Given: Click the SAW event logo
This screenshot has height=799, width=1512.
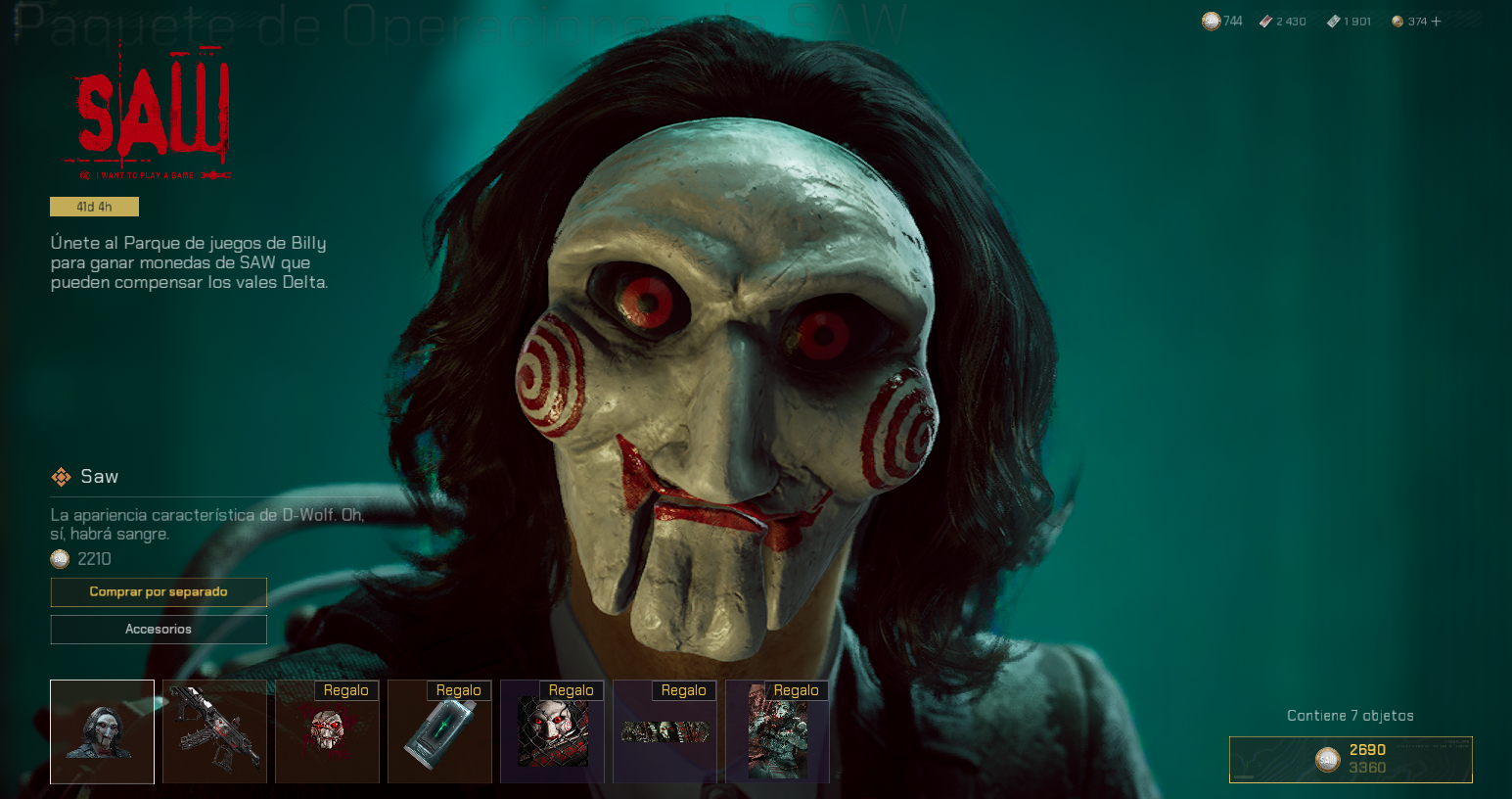Looking at the screenshot, I should click(154, 113).
